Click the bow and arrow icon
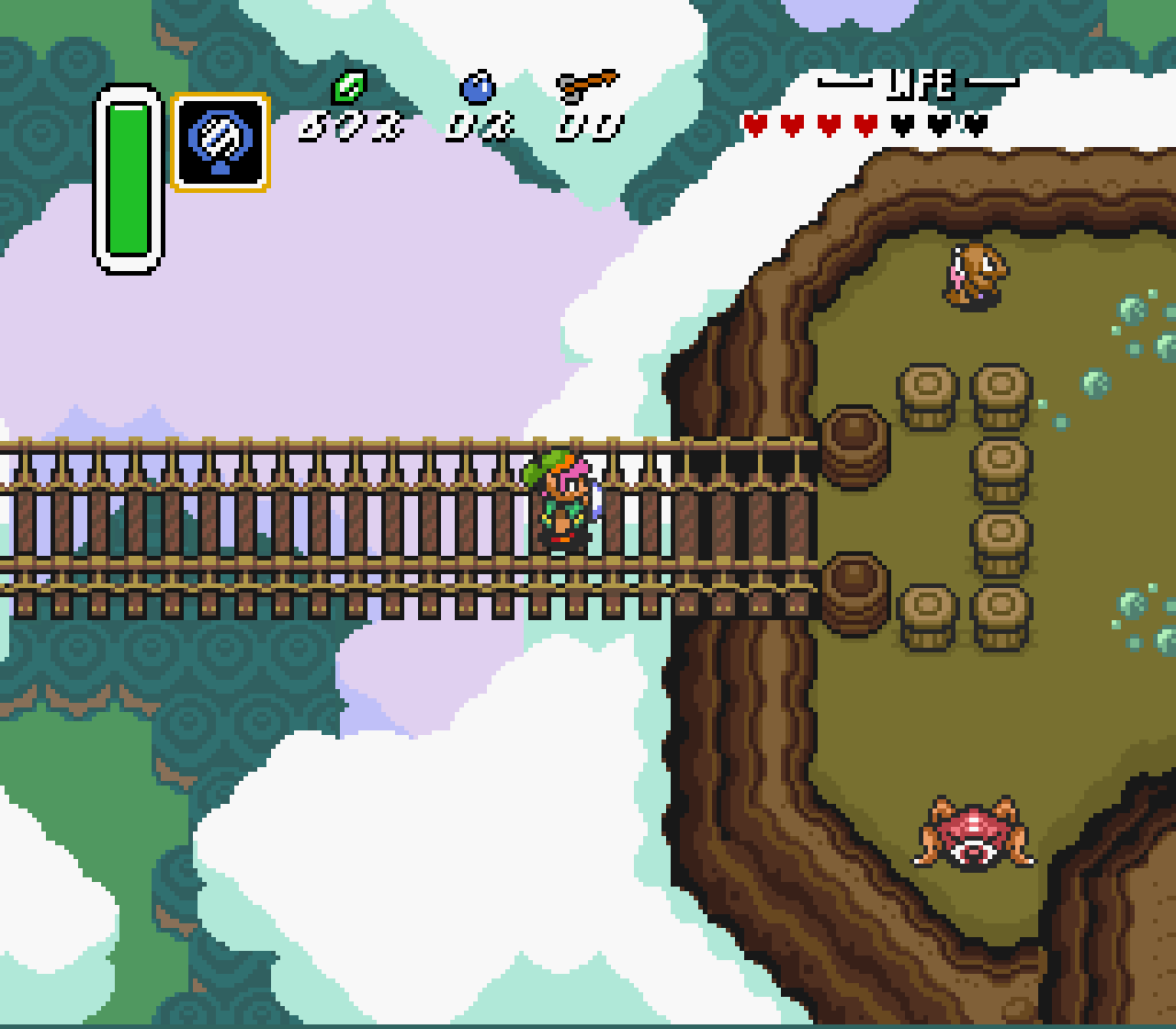This screenshot has width=1176, height=1029. pyautogui.click(x=587, y=86)
